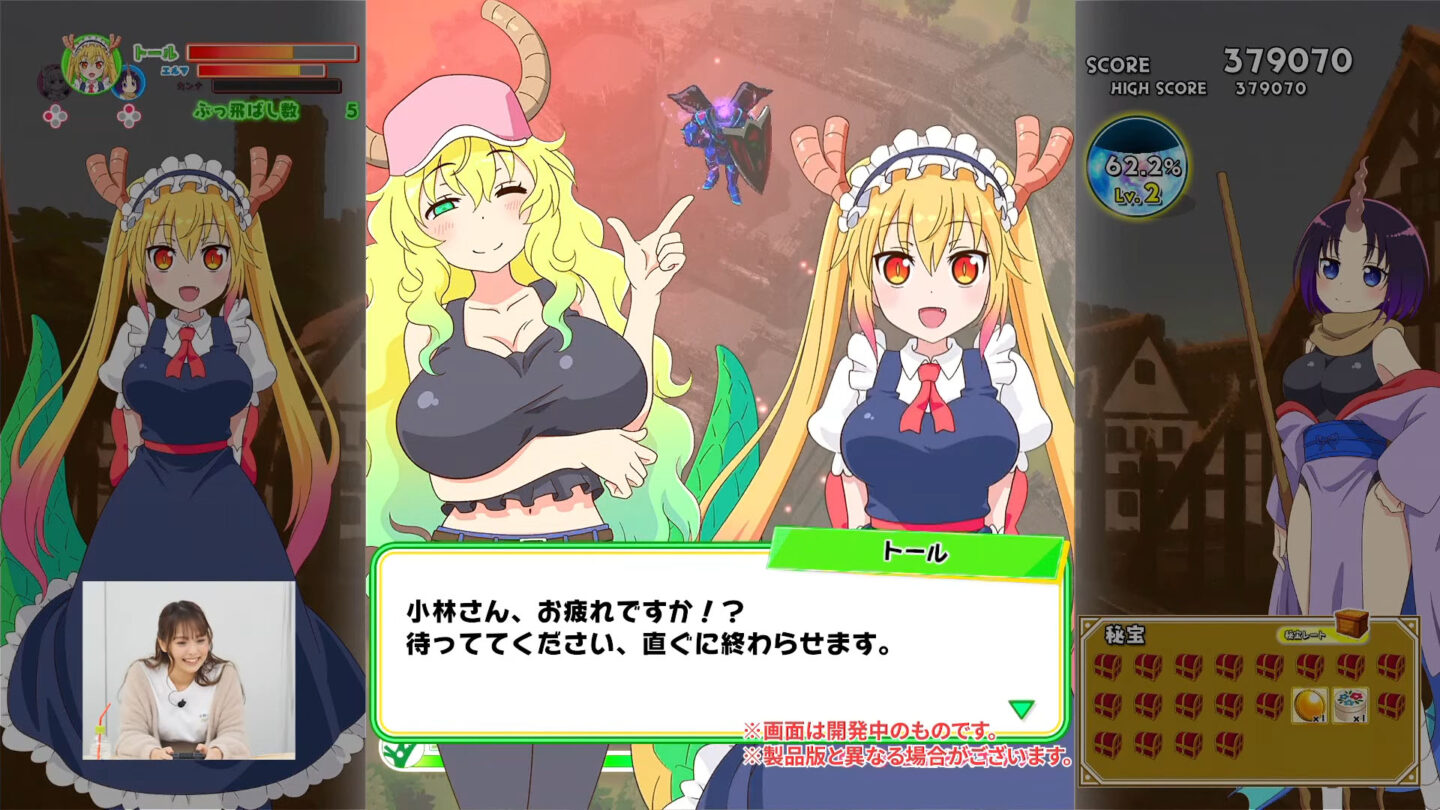
Task: Click the flower tin x1 collectible icon
Action: (x=1350, y=705)
